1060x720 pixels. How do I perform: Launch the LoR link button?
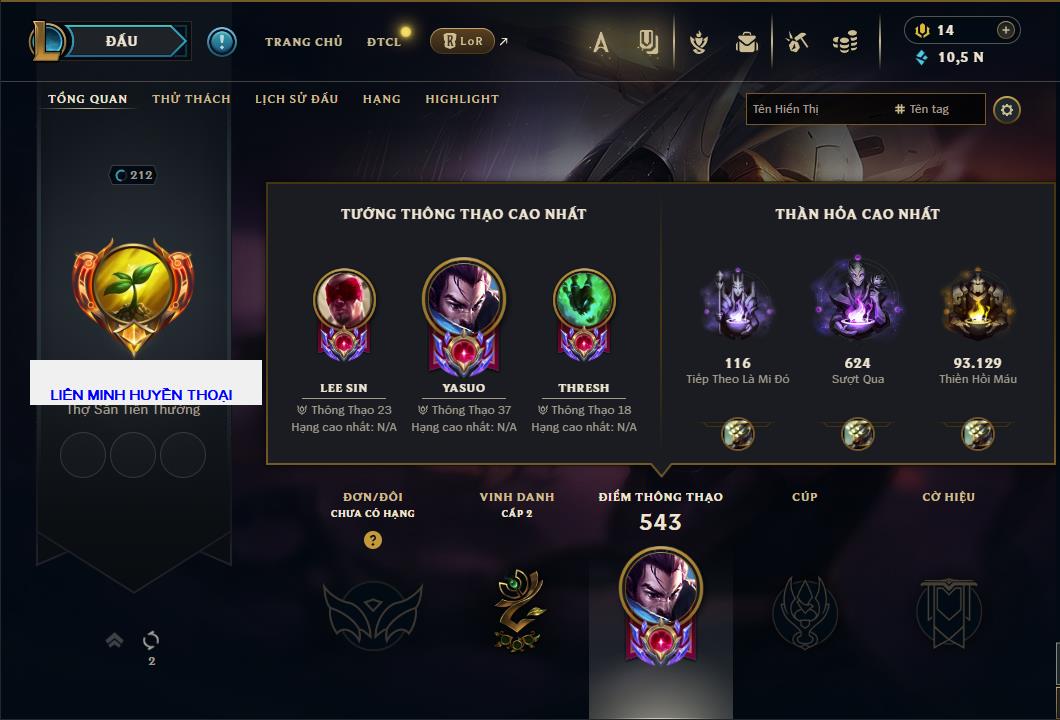463,41
